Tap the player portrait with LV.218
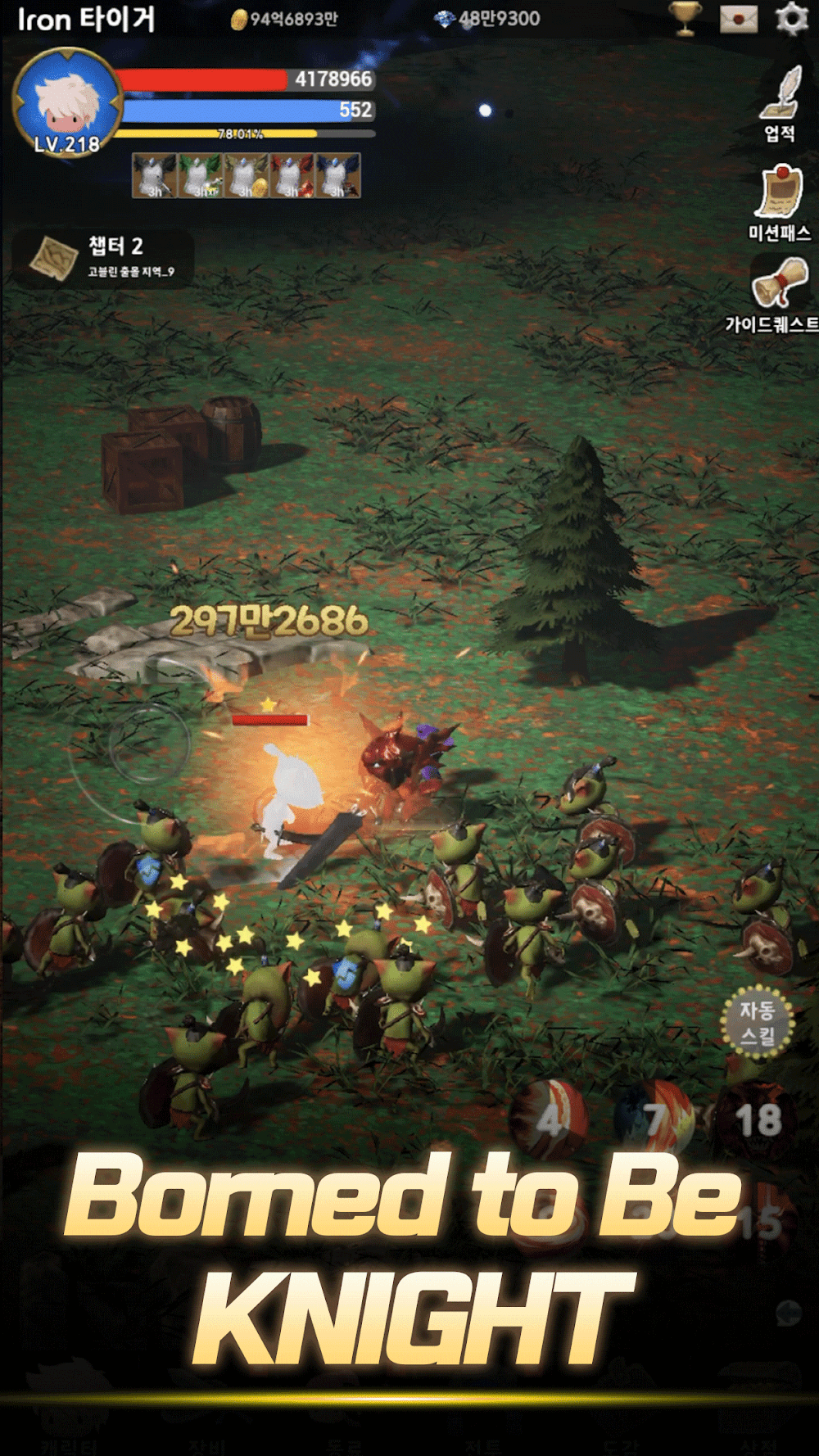 pyautogui.click(x=67, y=102)
